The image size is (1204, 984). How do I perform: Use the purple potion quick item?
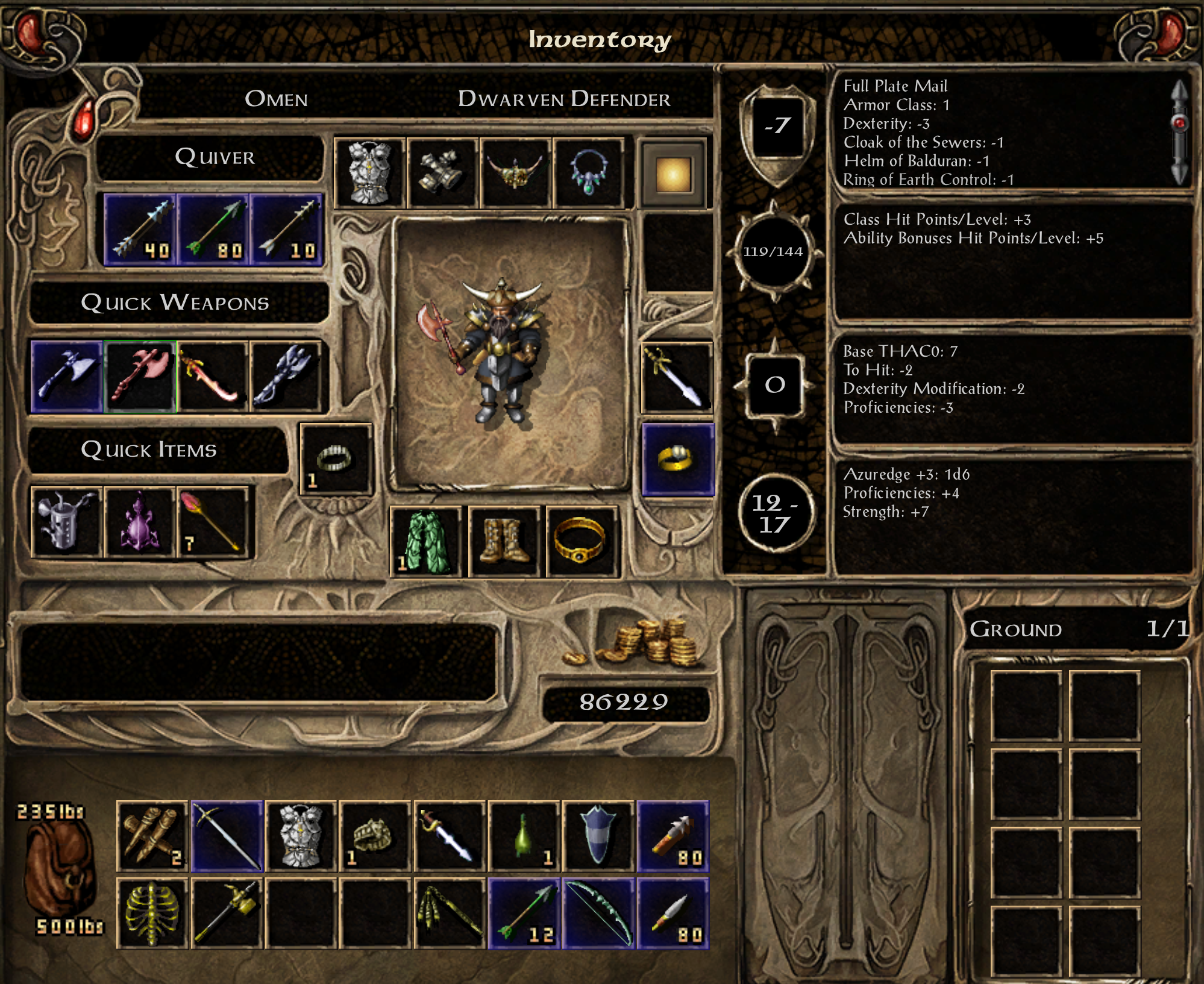(x=140, y=522)
